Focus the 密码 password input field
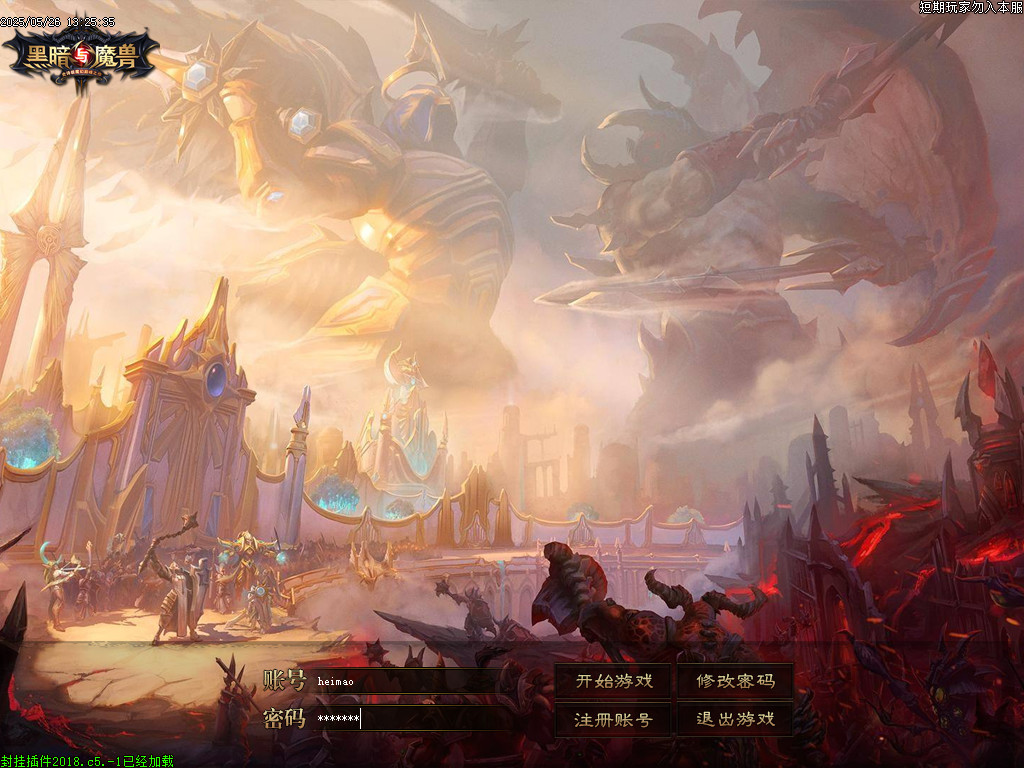This screenshot has height=768, width=1024. coord(410,719)
